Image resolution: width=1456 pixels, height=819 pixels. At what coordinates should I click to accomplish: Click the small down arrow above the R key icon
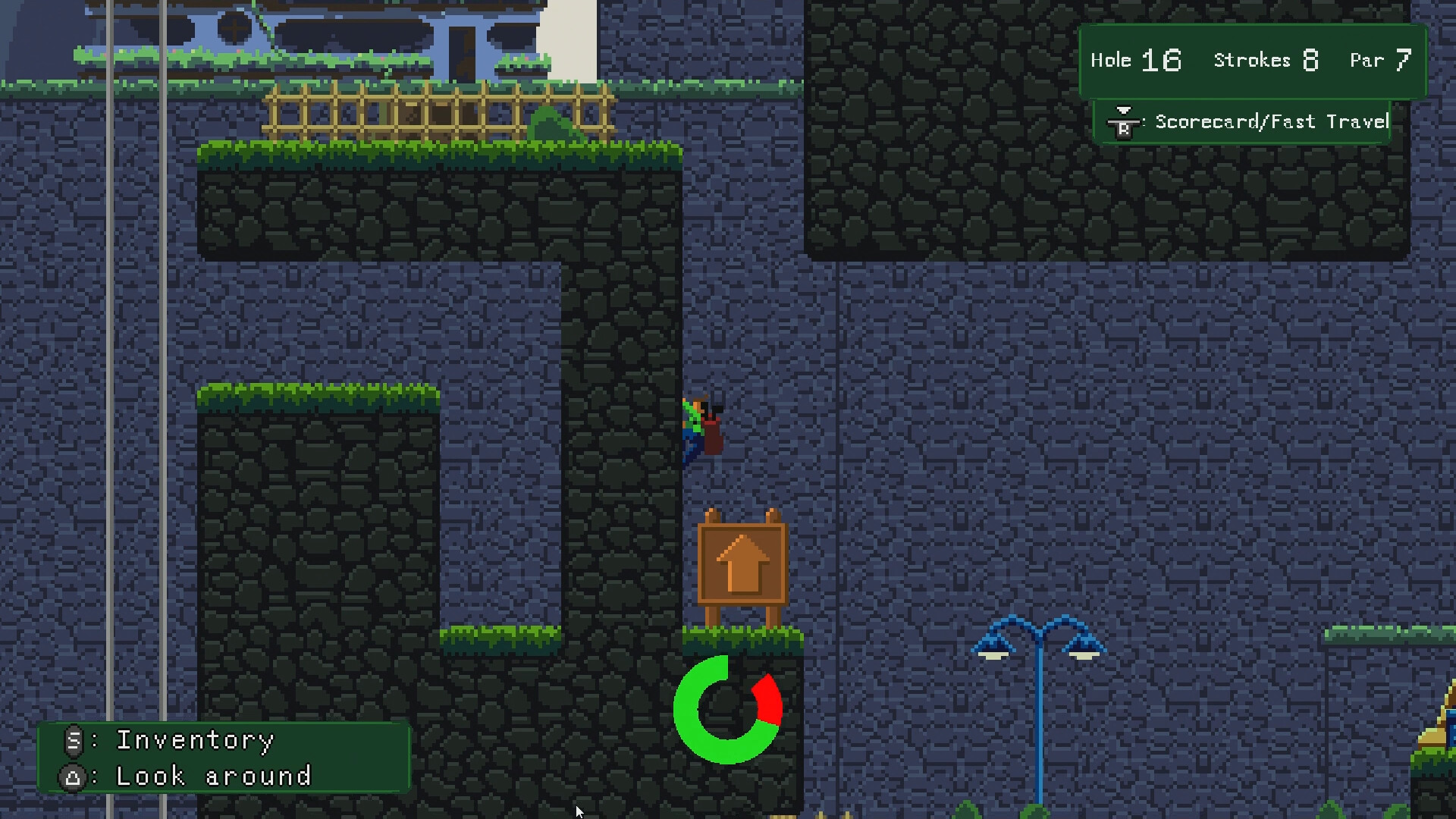pos(1125,110)
